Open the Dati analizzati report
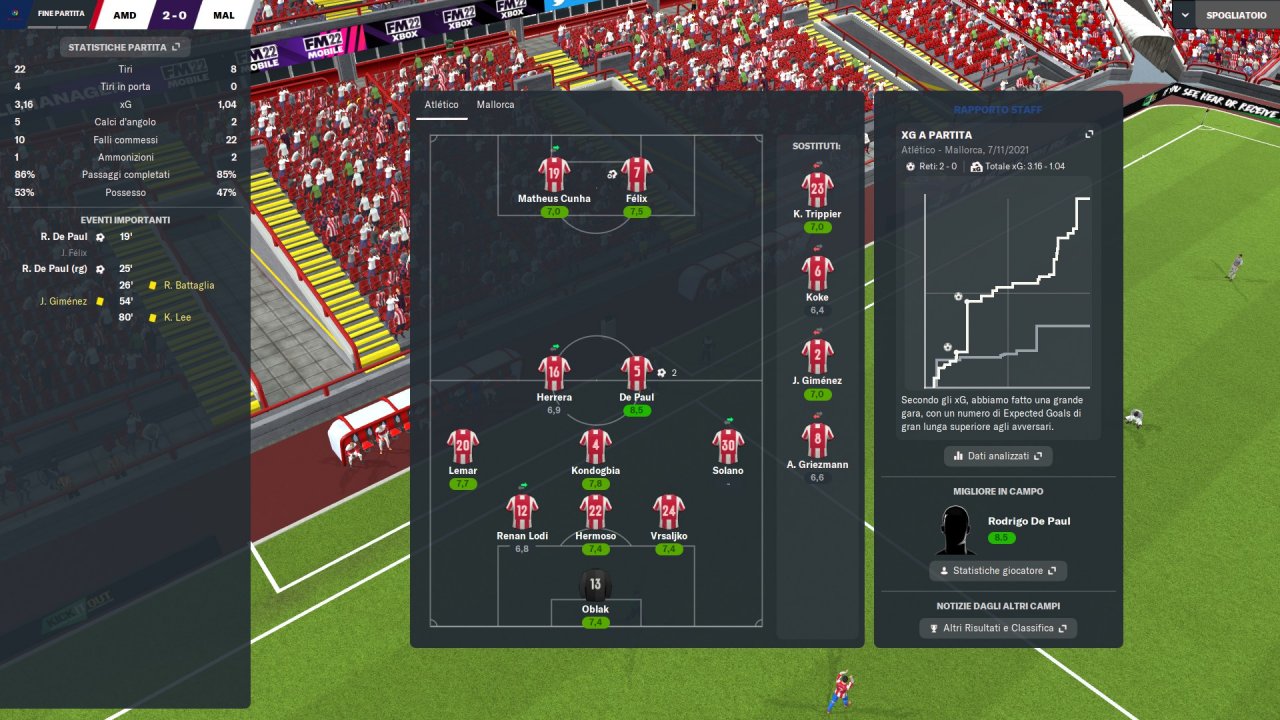The height and width of the screenshot is (720, 1280). pyautogui.click(x=997, y=456)
